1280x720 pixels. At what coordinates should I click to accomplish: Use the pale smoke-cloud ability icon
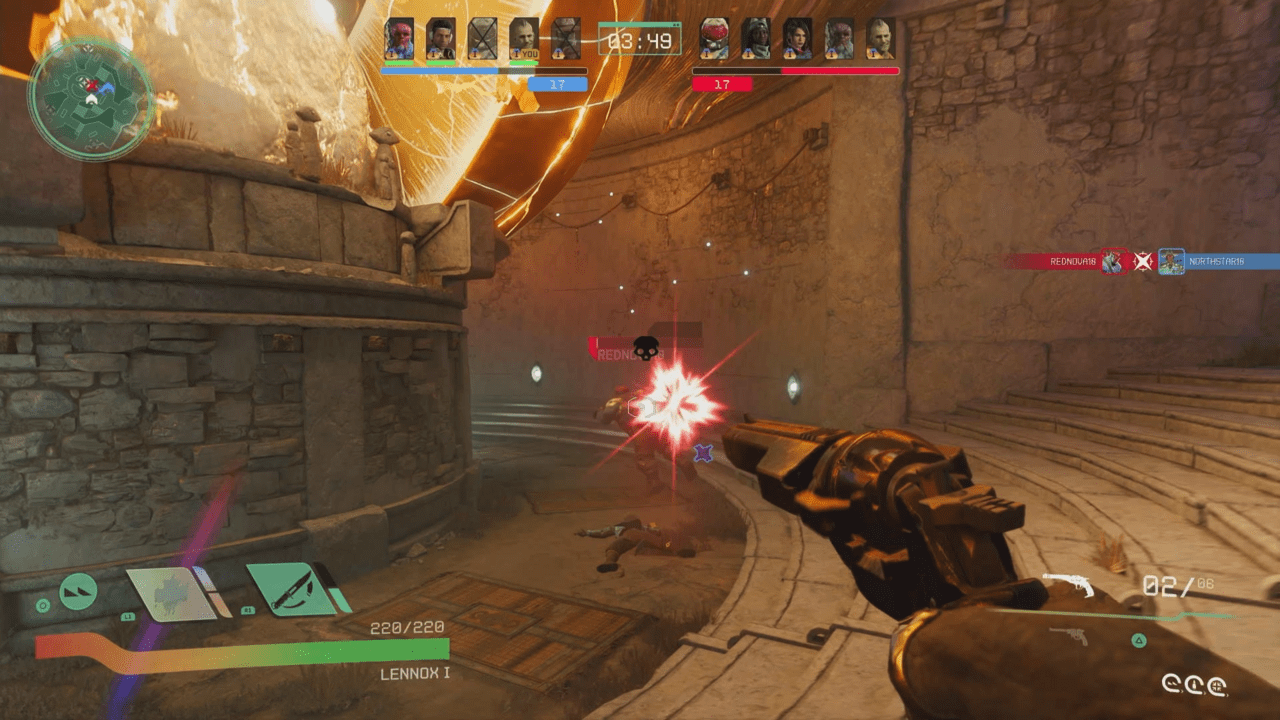coord(170,591)
